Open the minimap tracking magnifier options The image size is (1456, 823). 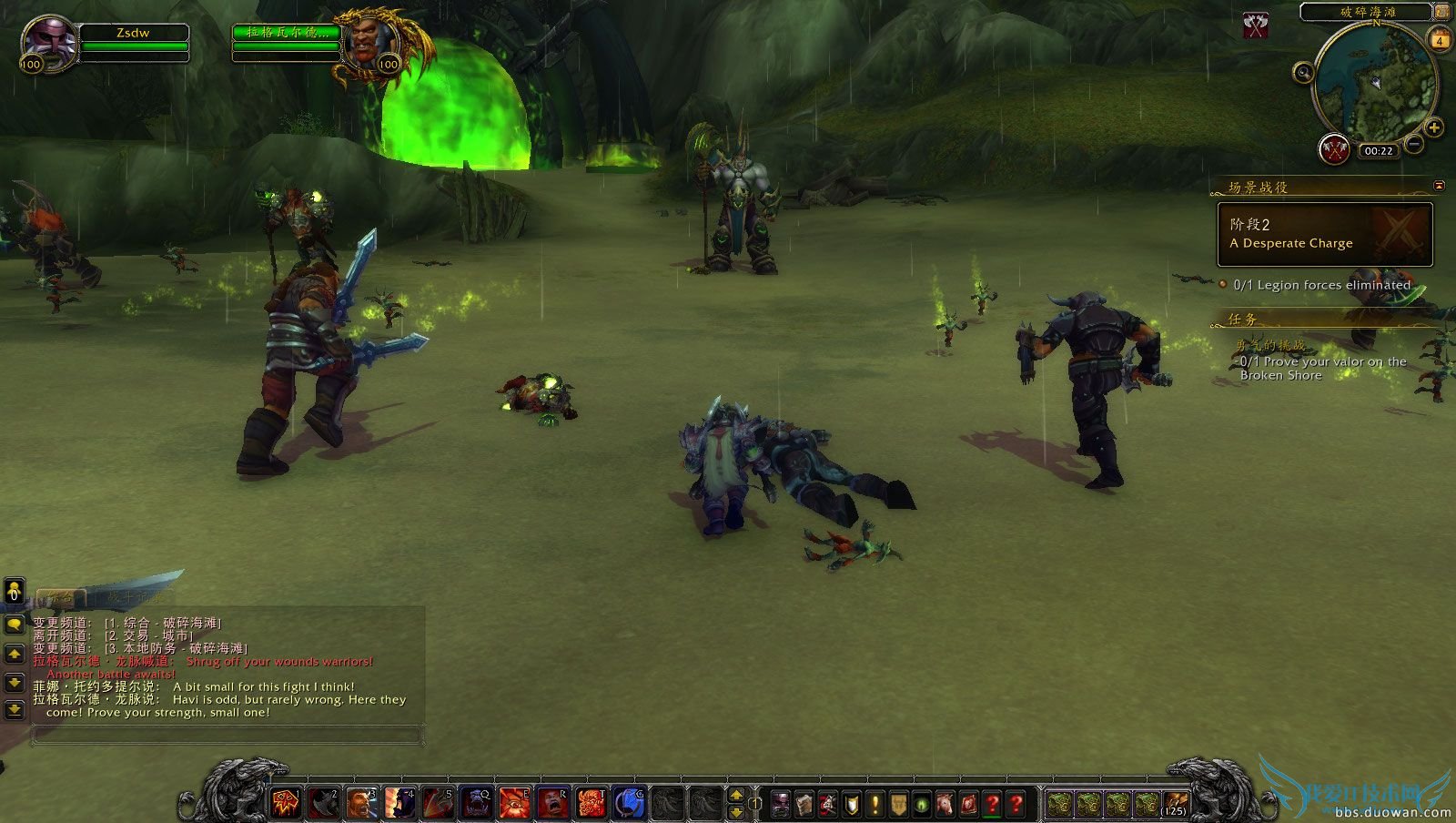(x=1303, y=73)
